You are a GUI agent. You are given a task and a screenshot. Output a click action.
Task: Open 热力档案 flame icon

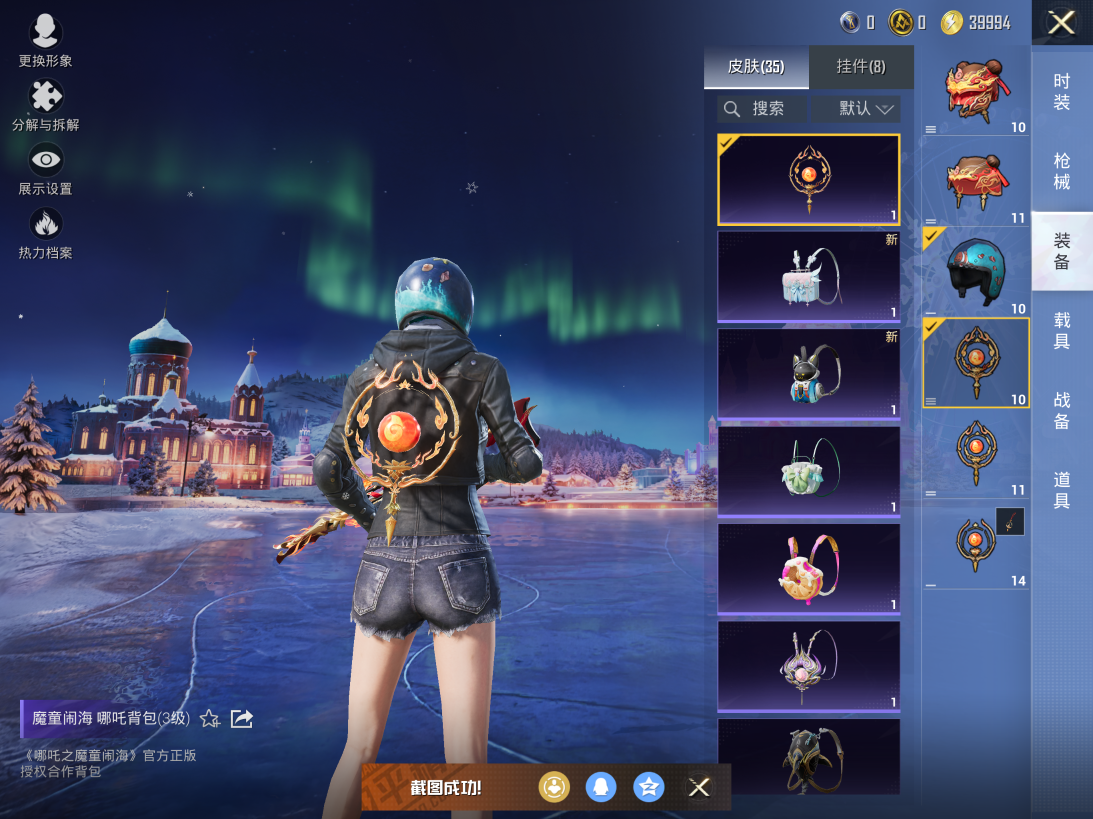[46, 232]
